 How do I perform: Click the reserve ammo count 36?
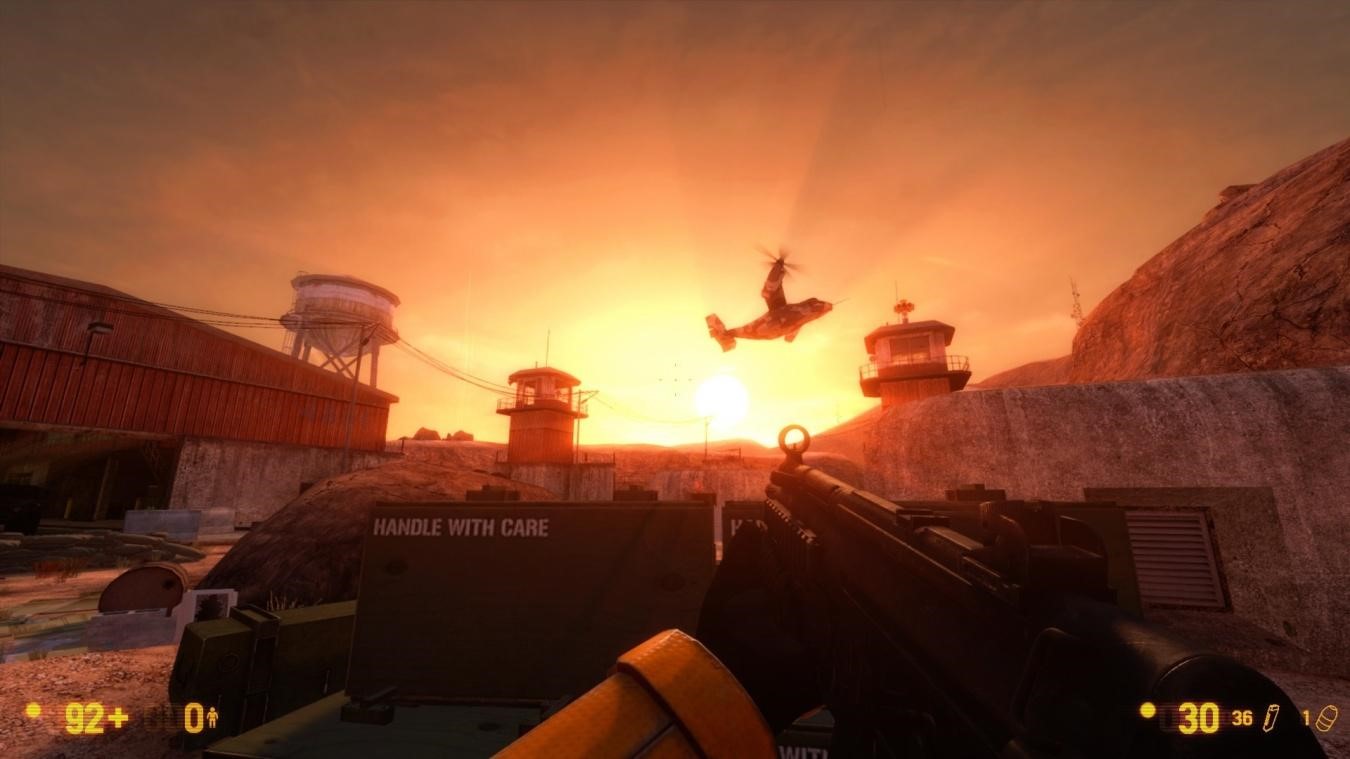[1242, 718]
